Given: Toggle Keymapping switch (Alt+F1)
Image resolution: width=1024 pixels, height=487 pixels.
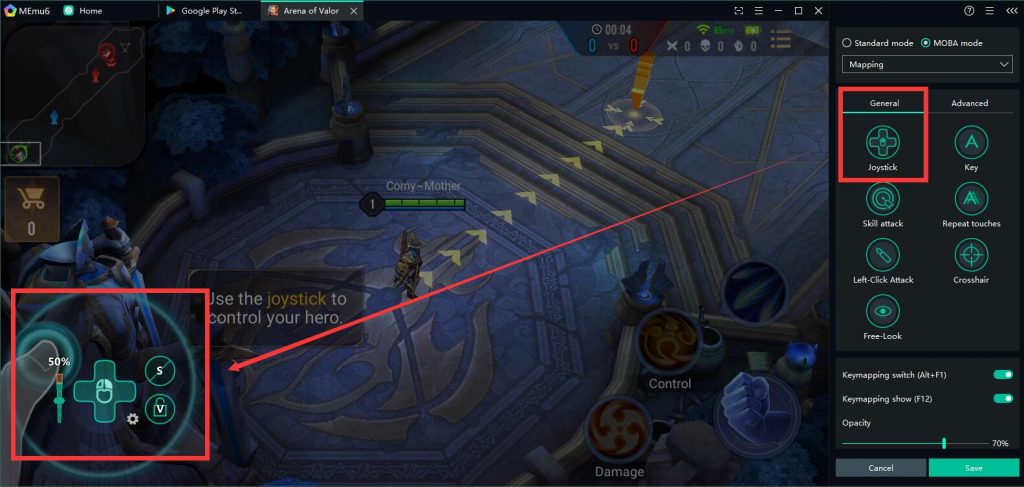Looking at the screenshot, I should (x=1002, y=374).
